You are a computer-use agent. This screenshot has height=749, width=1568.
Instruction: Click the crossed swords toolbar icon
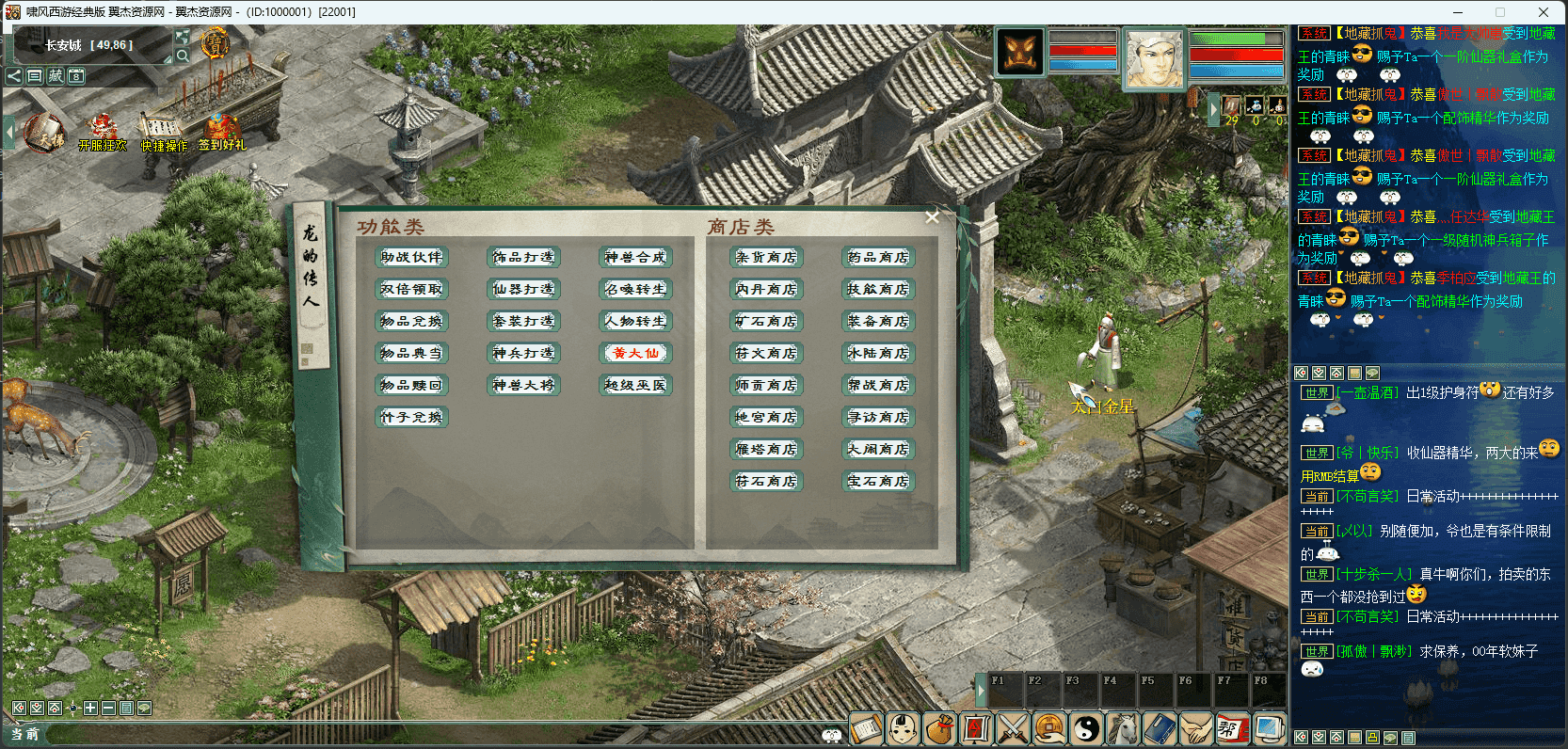1013,728
